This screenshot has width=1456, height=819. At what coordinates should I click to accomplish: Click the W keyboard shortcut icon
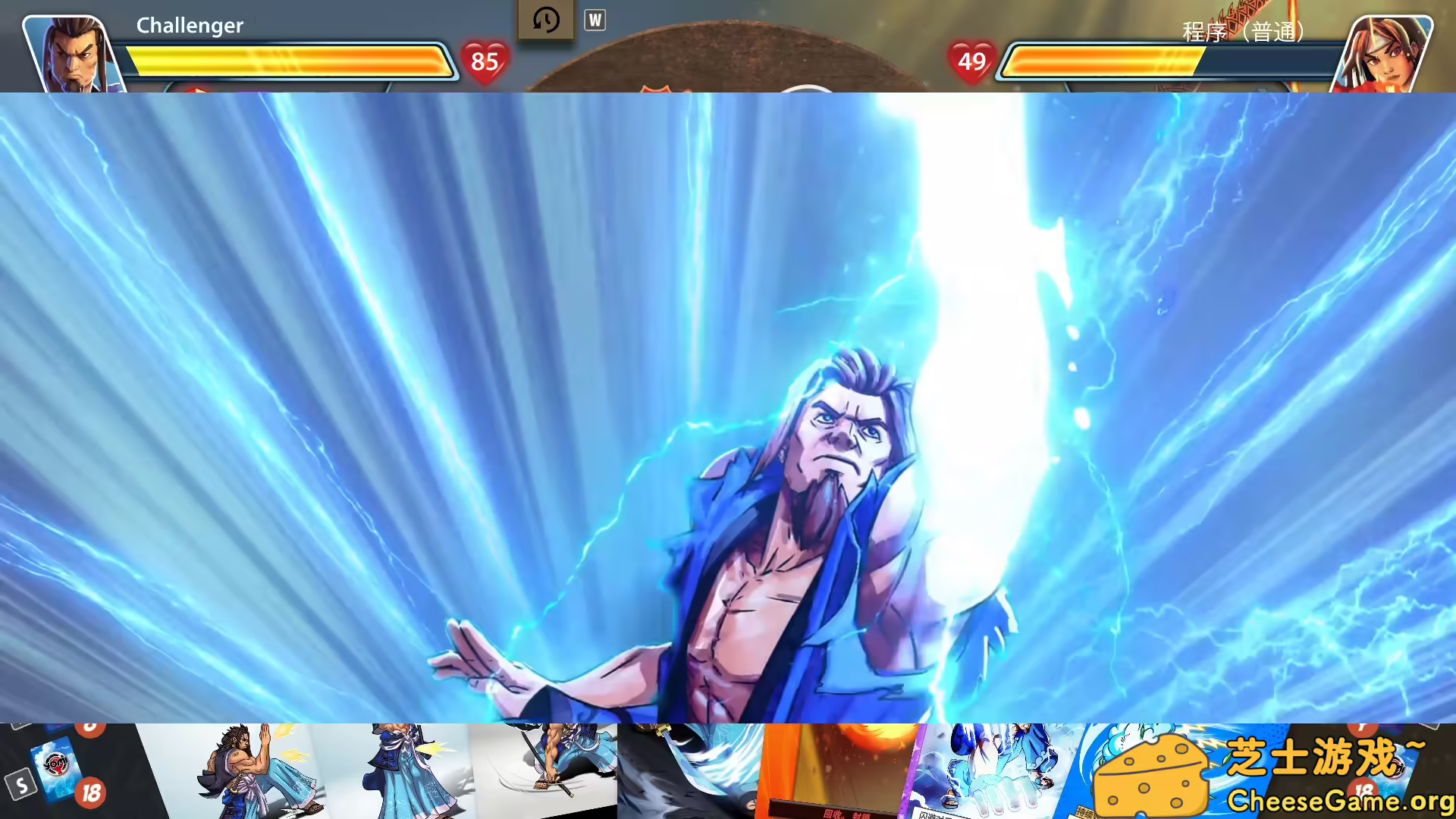click(x=595, y=20)
